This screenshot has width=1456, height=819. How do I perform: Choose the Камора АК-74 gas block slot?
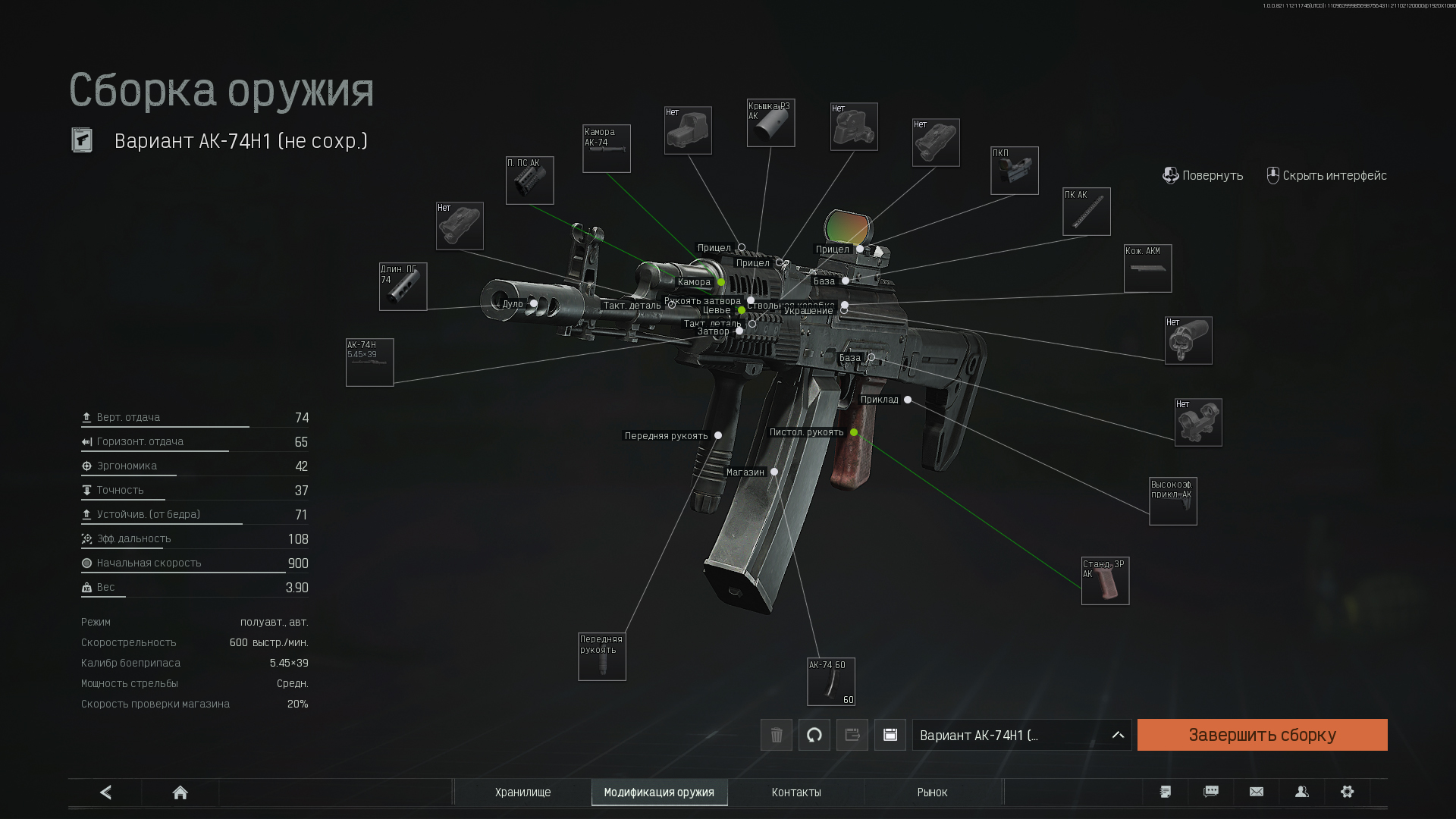[x=607, y=149]
